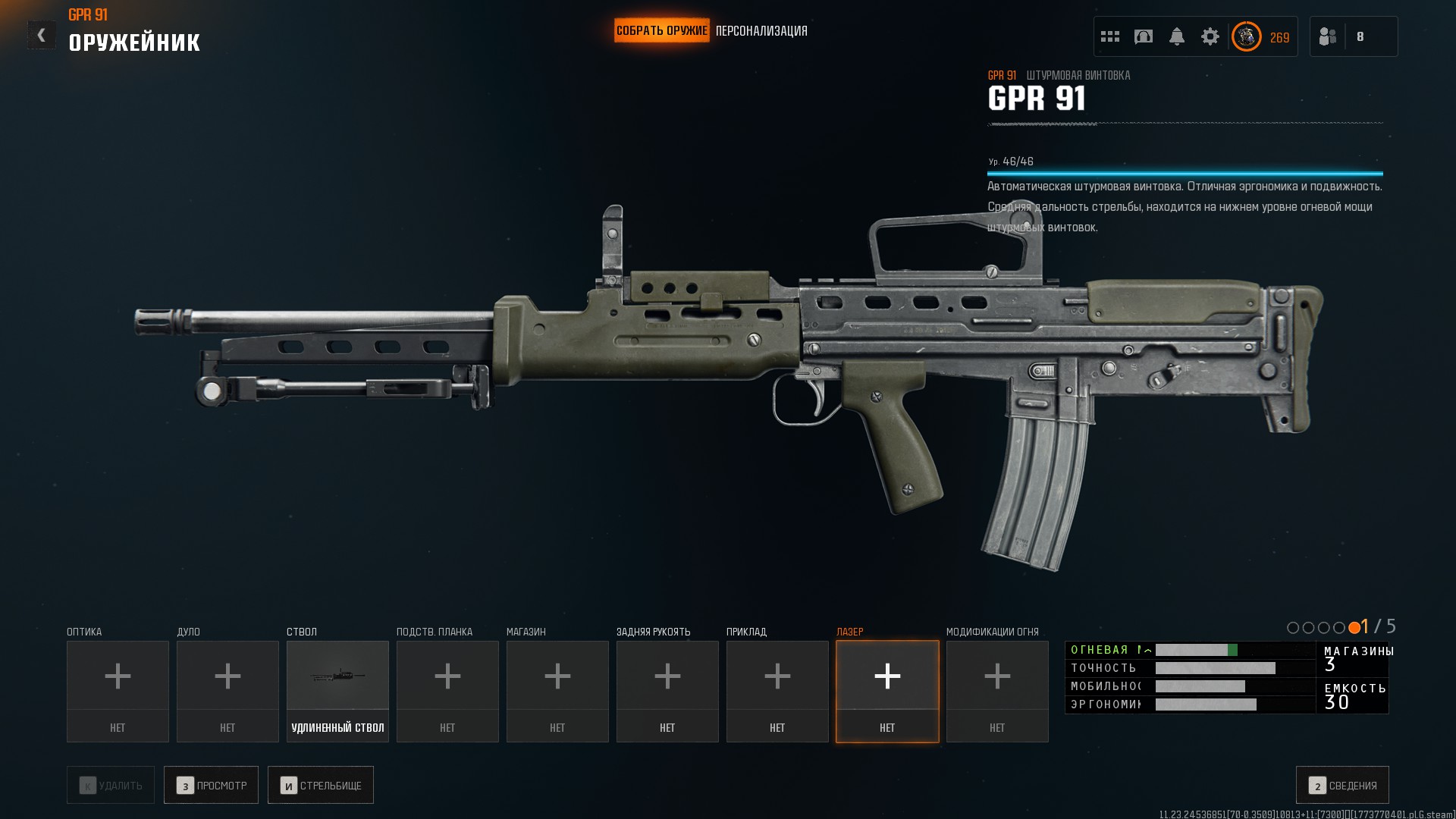The width and height of the screenshot is (1456, 819).
Task: Select the highlighted Лазер slot
Action: point(887,690)
